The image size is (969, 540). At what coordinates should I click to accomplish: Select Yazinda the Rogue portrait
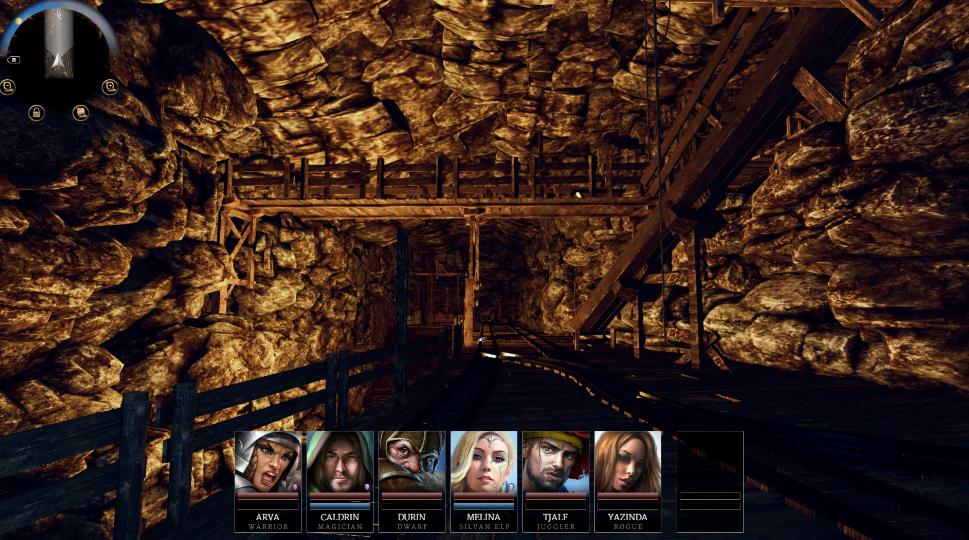(628, 462)
